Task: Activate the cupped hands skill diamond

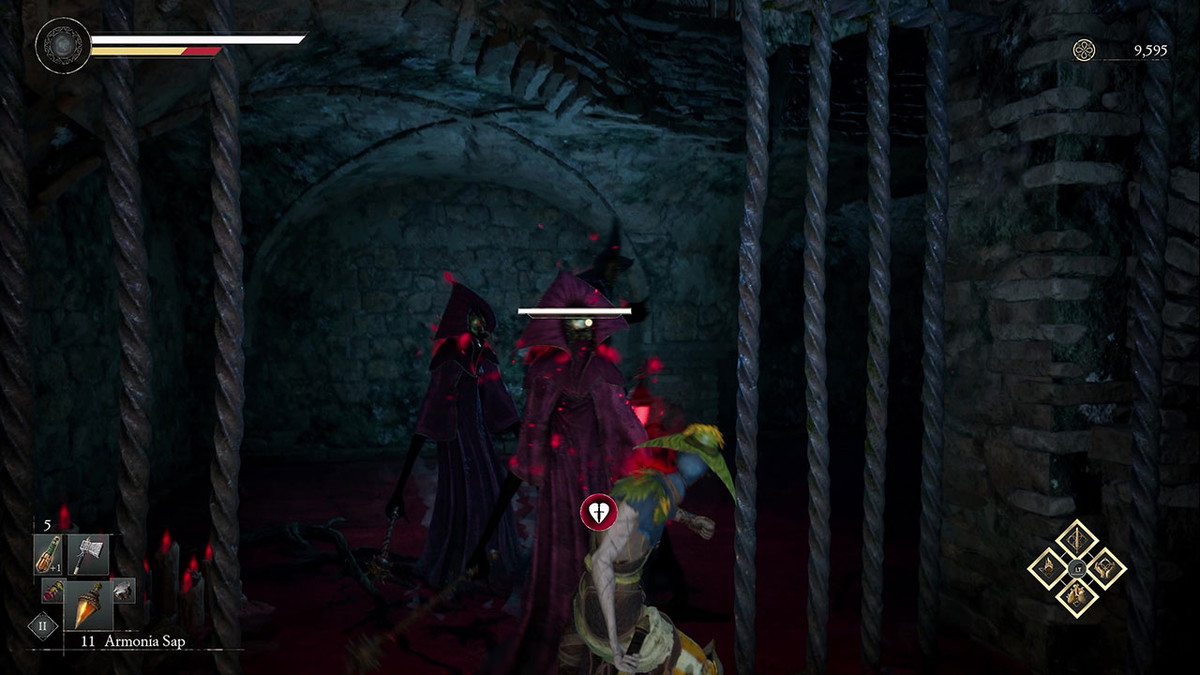Action: pos(1106,569)
